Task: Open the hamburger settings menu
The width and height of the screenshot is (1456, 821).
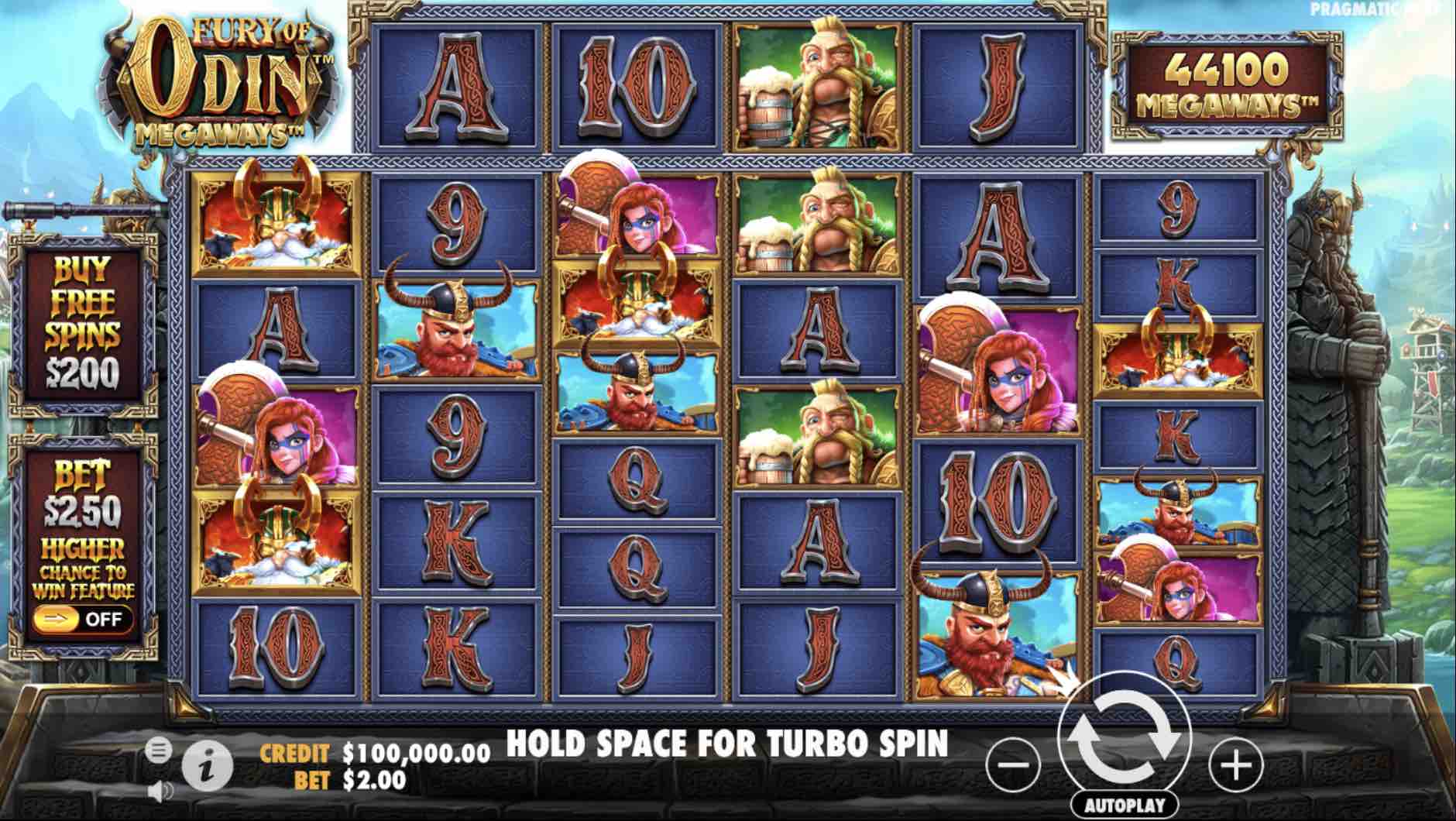Action: (x=159, y=749)
